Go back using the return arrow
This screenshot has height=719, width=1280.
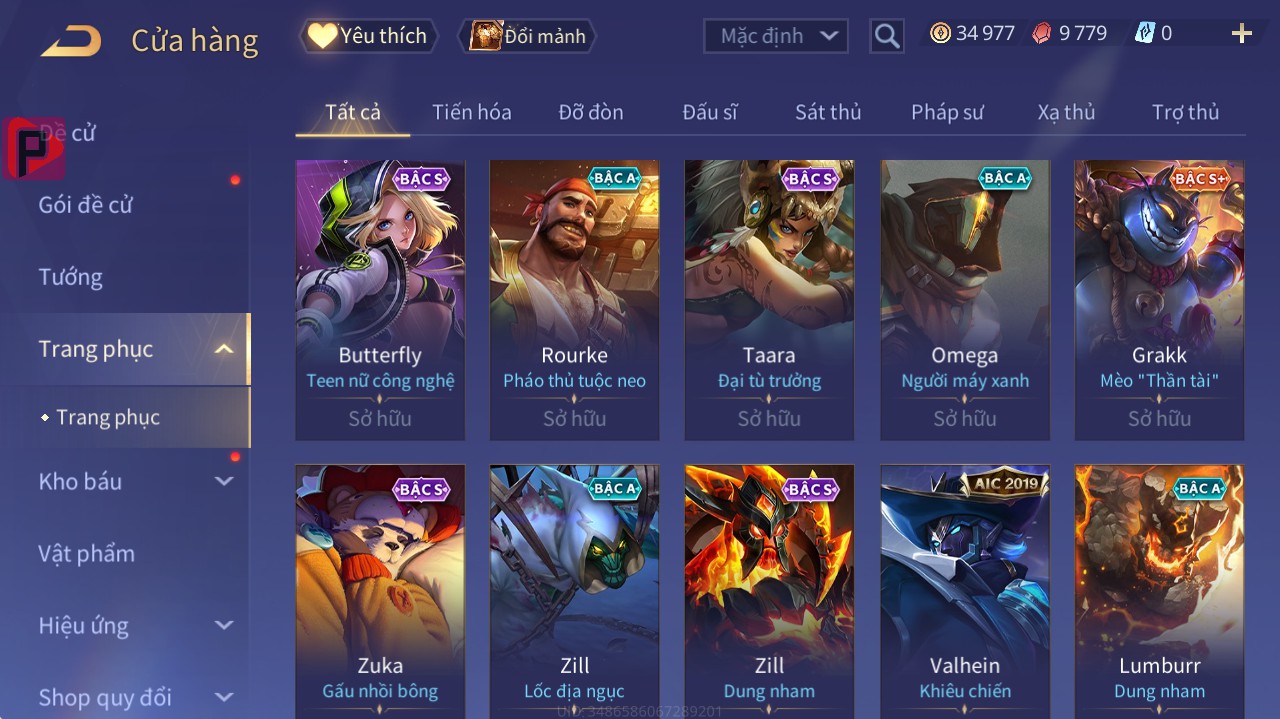tap(71, 41)
